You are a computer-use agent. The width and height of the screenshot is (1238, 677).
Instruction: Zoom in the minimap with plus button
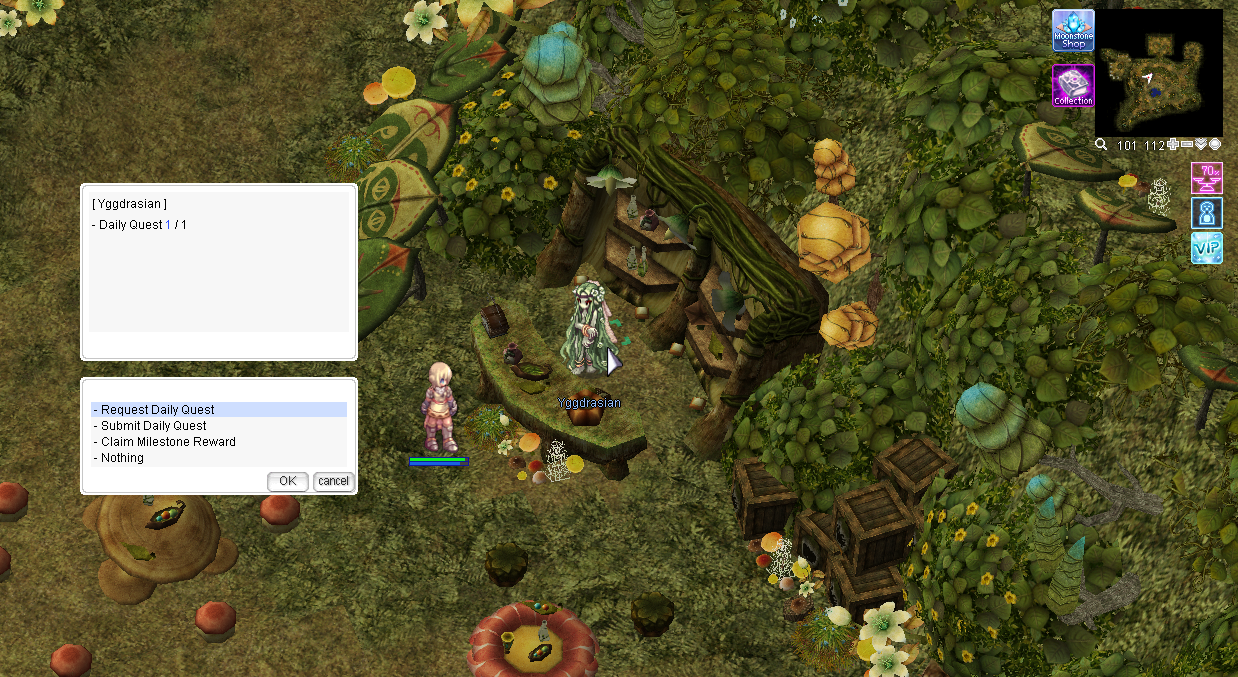[1173, 145]
